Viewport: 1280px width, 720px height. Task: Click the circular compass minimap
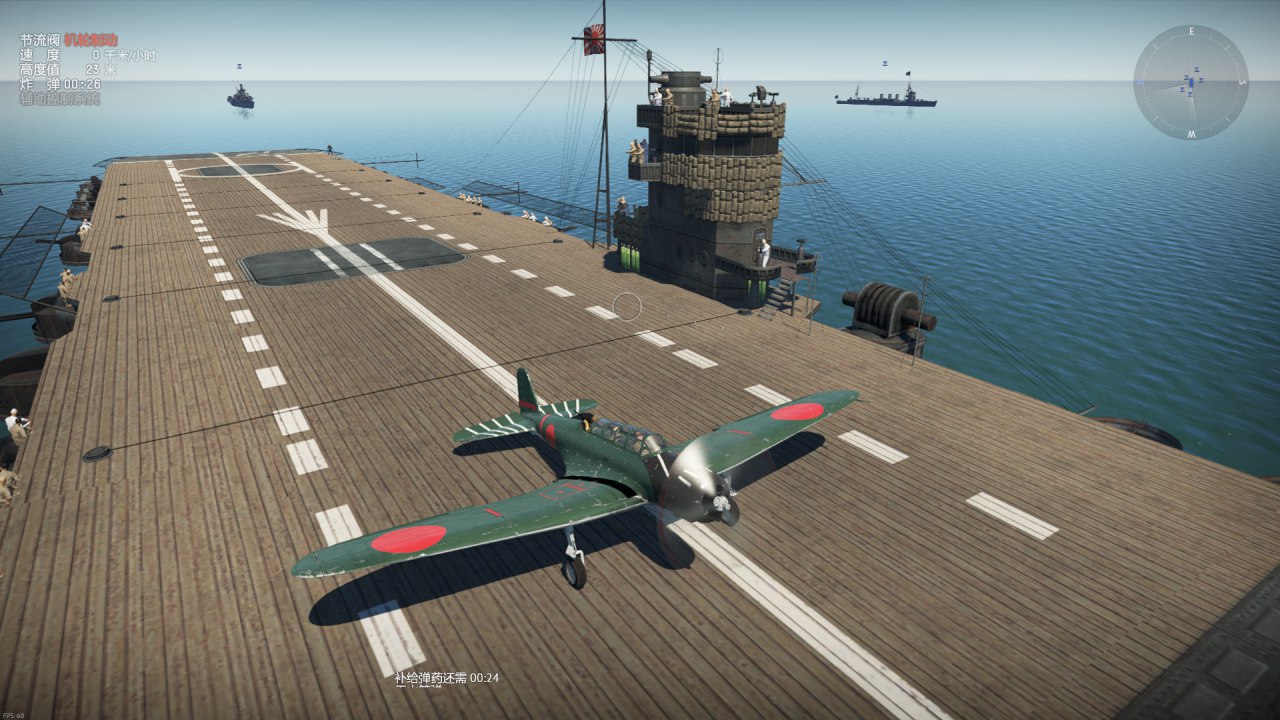click(1190, 82)
